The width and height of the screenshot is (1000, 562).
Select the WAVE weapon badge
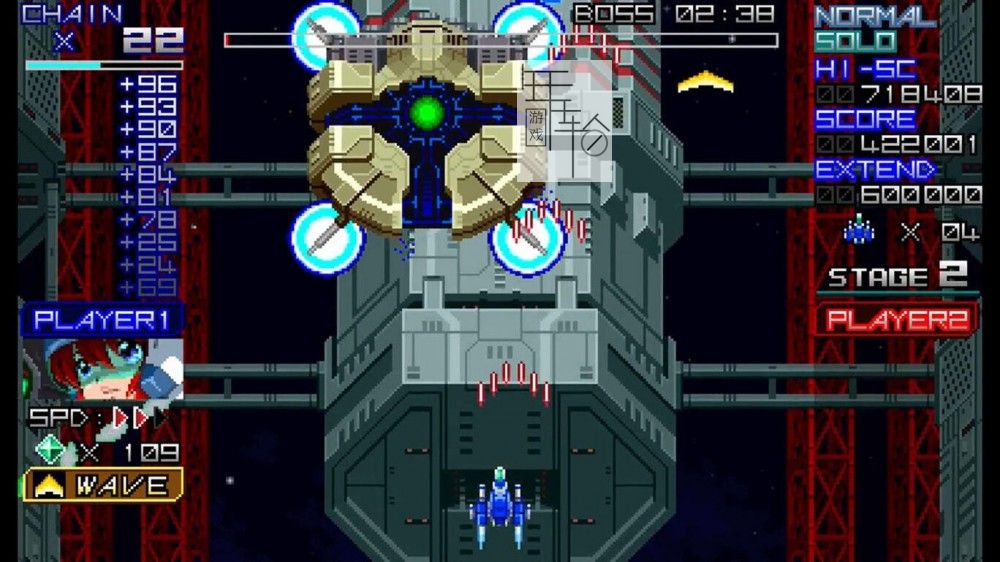coord(103,485)
